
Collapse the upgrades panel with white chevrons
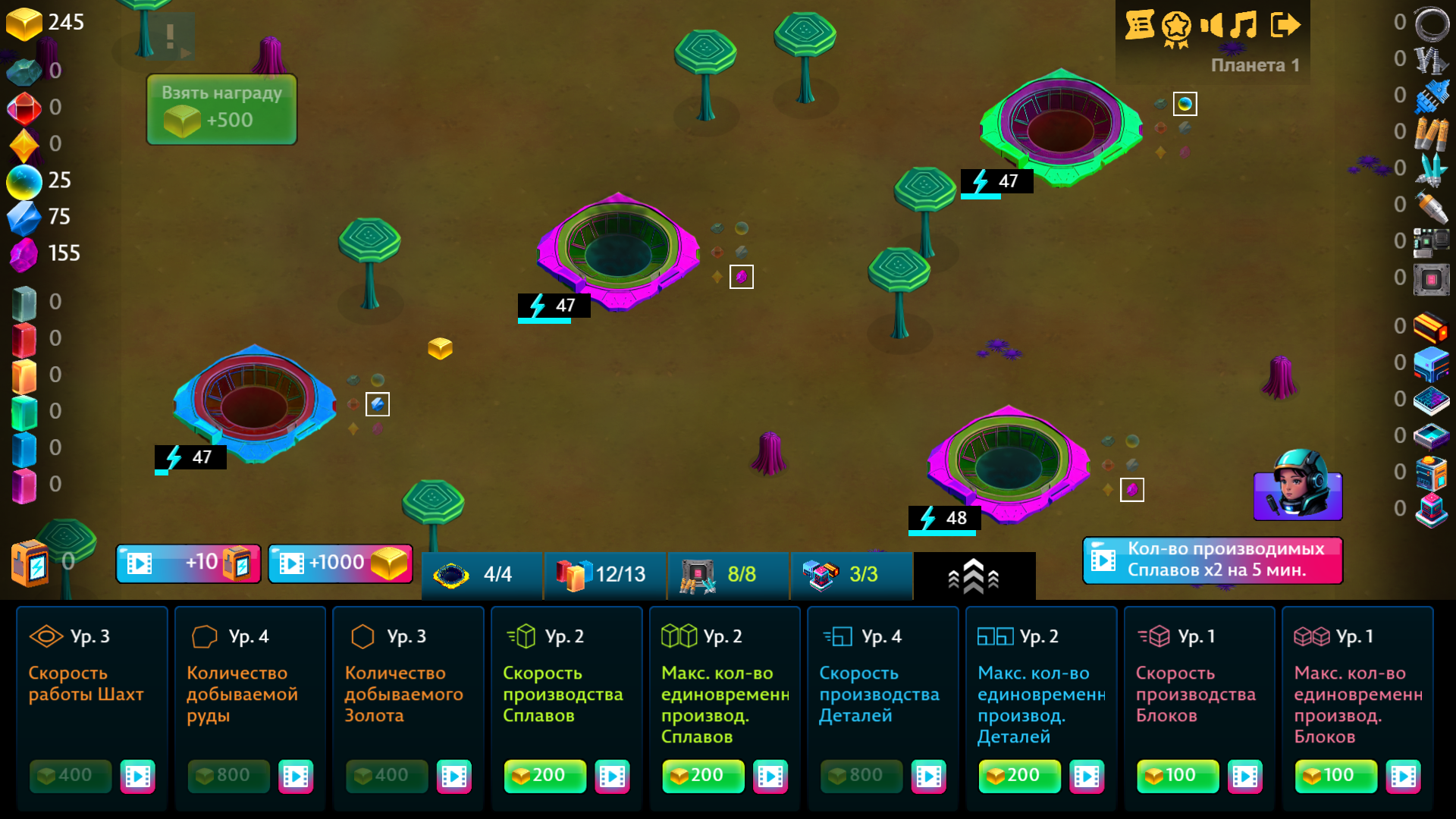pyautogui.click(x=973, y=575)
